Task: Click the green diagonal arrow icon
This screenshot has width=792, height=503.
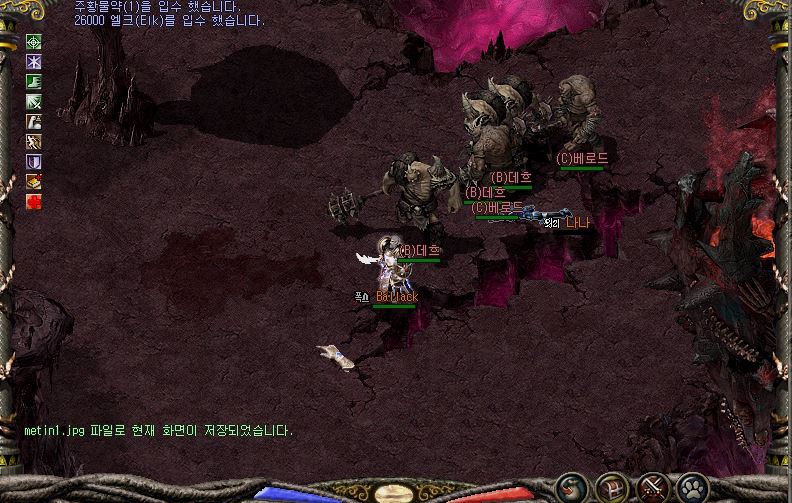Action: click(x=34, y=102)
